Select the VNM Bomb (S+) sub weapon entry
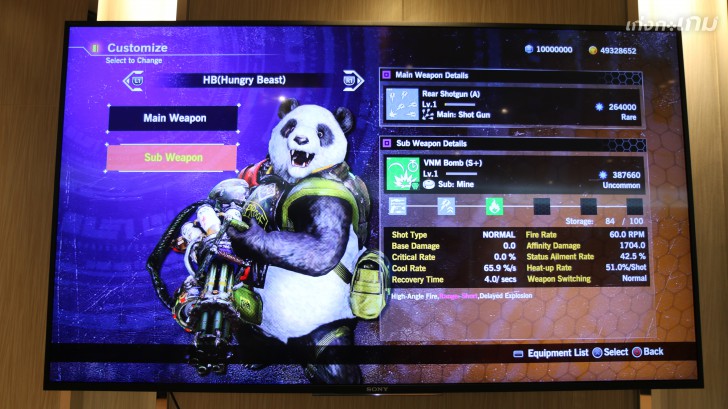728x409 pixels. (x=510, y=174)
